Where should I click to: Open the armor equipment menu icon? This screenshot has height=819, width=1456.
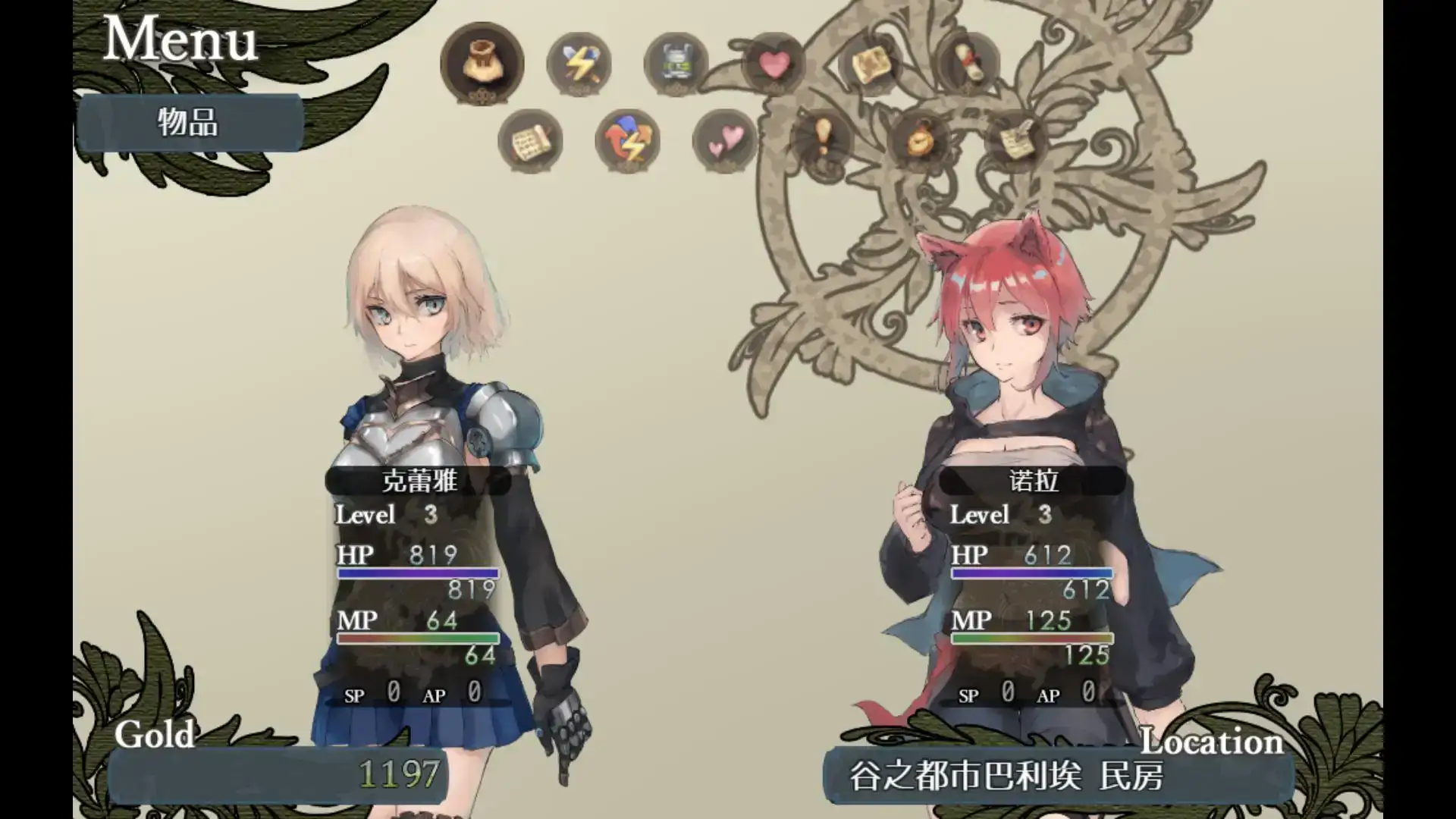pyautogui.click(x=676, y=64)
